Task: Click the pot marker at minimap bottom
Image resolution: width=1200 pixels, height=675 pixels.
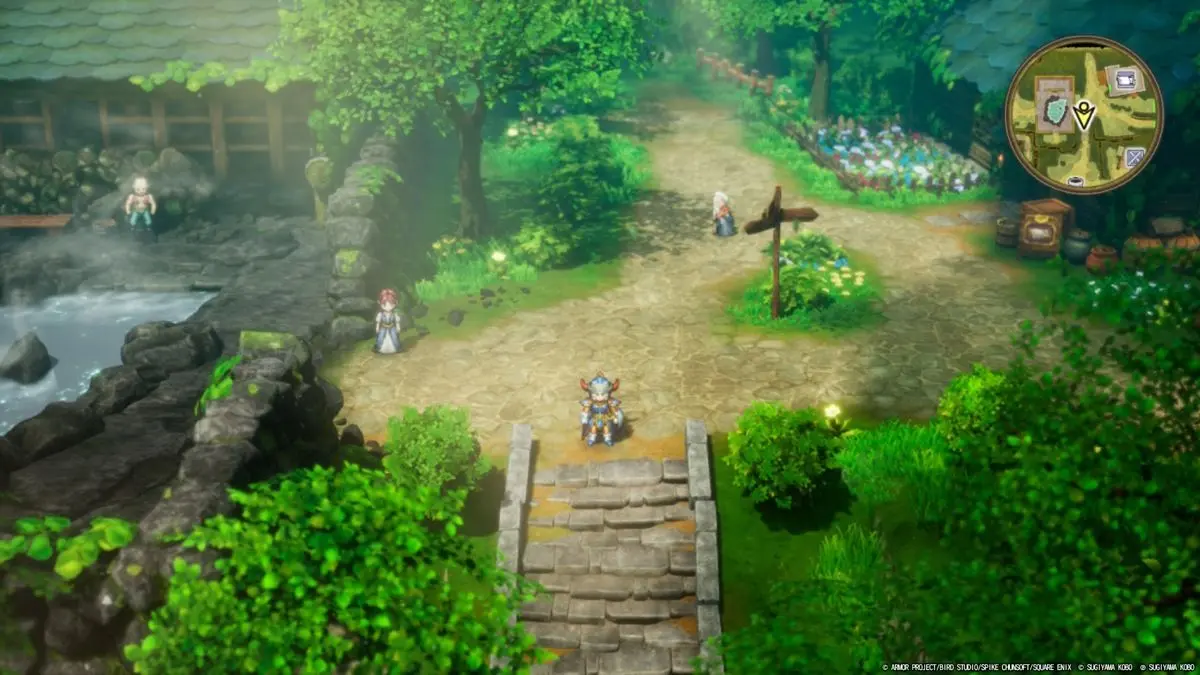Action: [1076, 182]
